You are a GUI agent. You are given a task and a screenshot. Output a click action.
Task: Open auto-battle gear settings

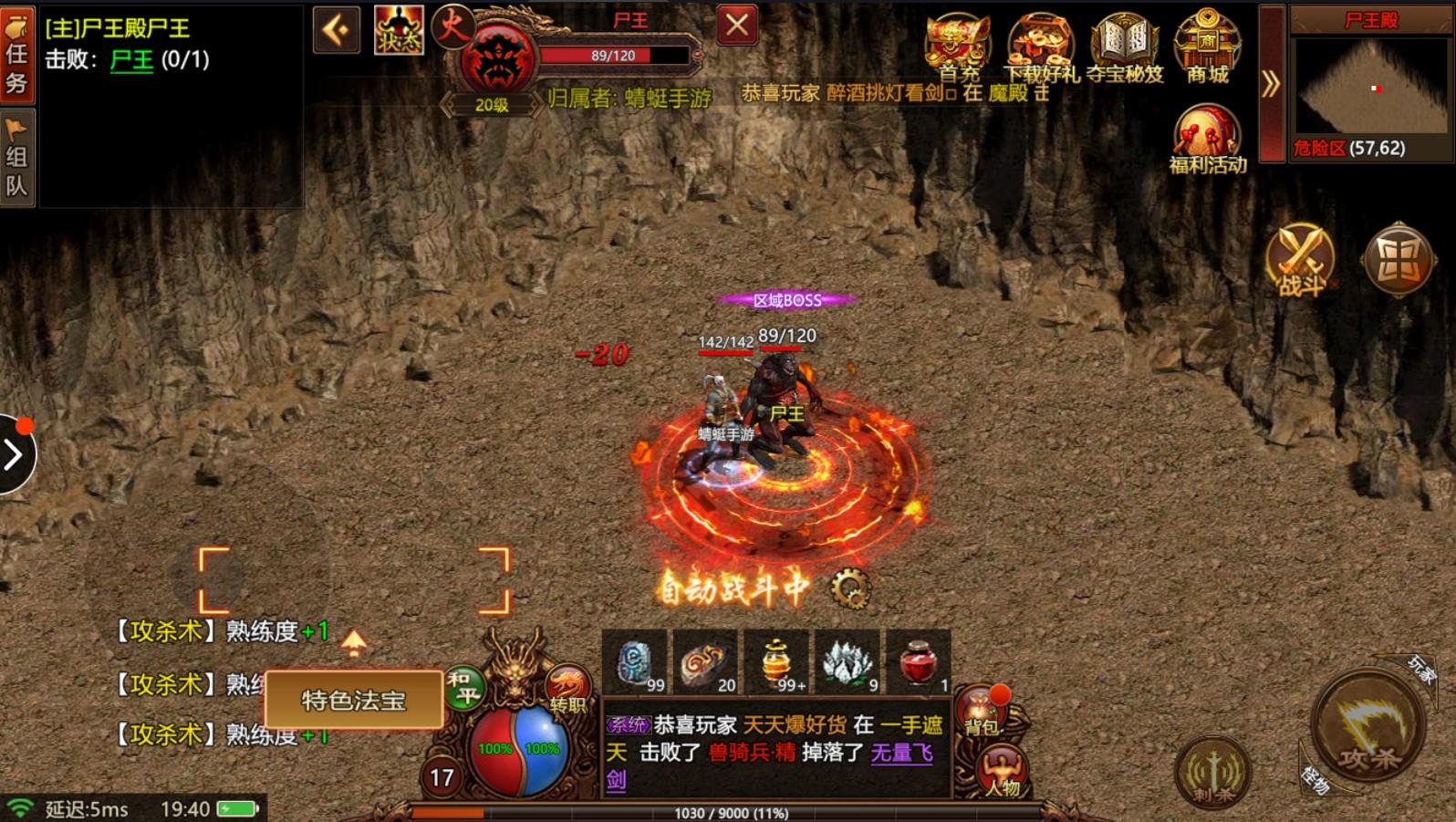click(850, 588)
